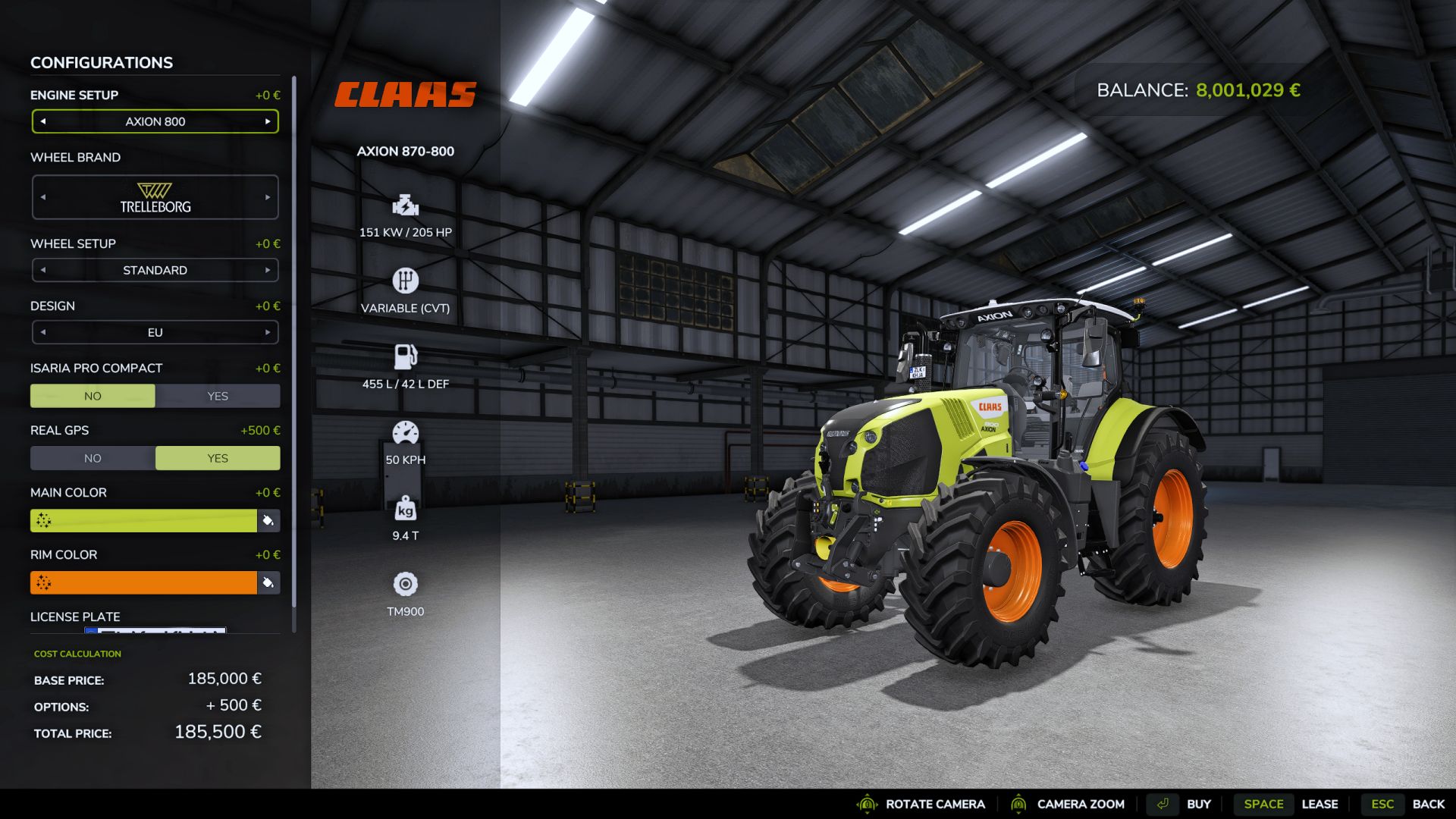
Task: Click the engine power icon
Action: (x=405, y=205)
